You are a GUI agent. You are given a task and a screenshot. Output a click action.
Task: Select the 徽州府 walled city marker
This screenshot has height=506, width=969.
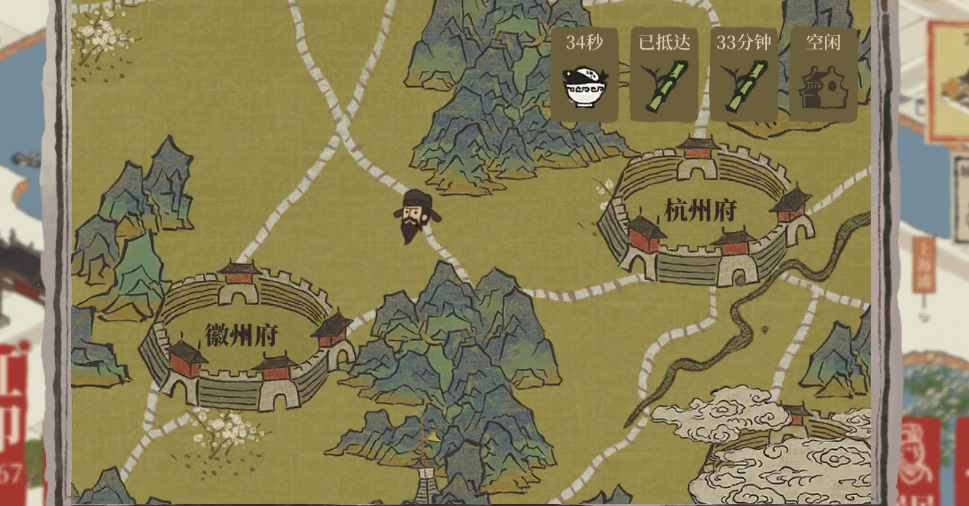[x=241, y=336]
